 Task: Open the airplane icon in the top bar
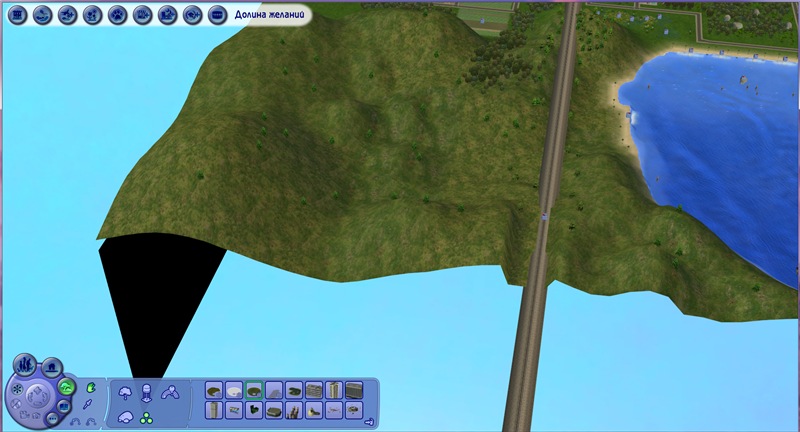pos(67,15)
